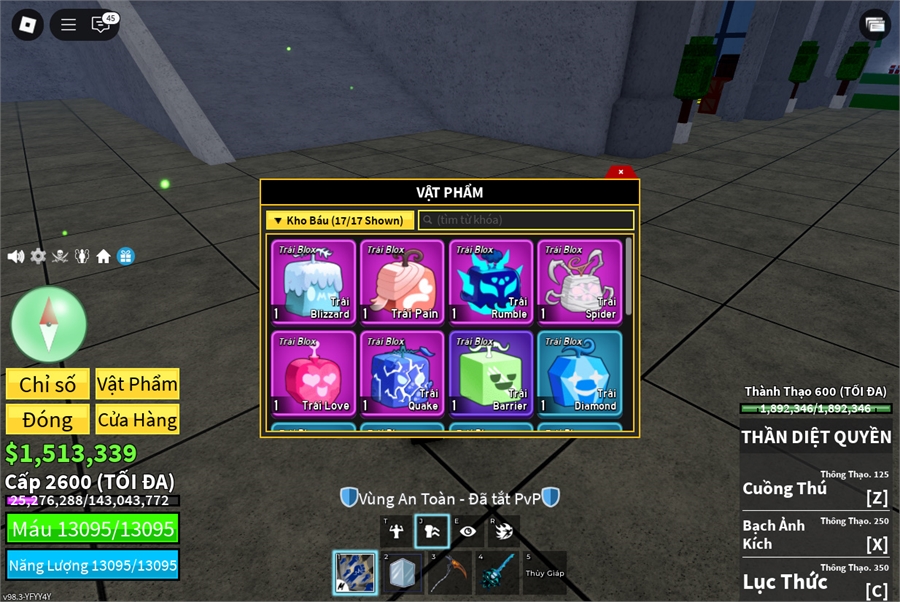Select the Rumble fruit slot
900x602 pixels.
pos(490,282)
